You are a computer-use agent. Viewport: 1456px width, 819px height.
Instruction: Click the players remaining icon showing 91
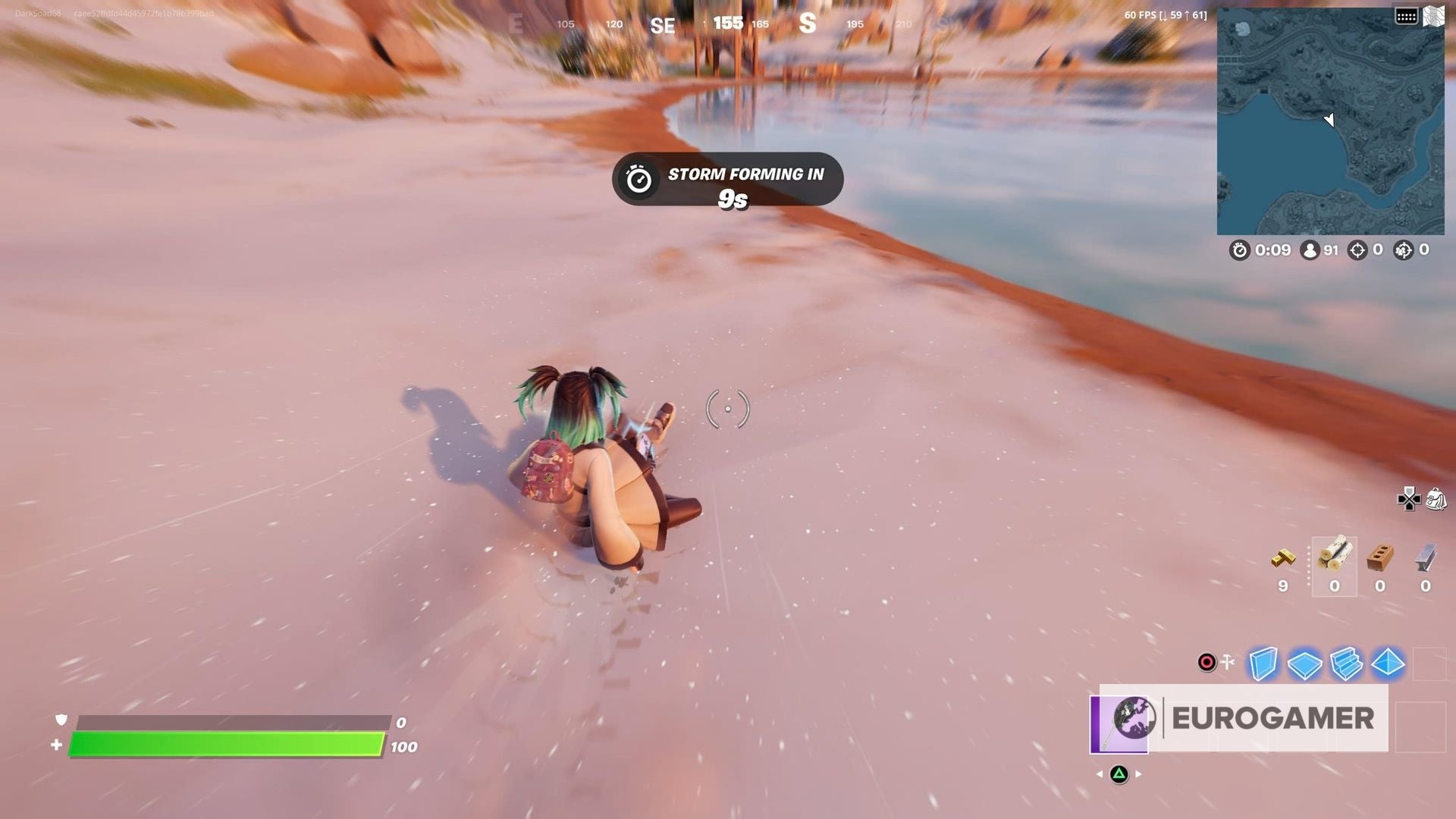[1310, 250]
